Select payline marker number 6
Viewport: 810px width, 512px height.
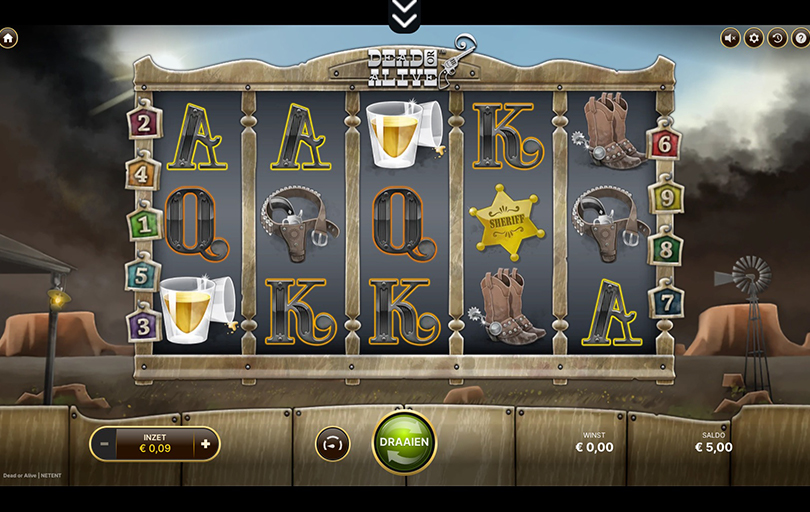click(x=664, y=143)
